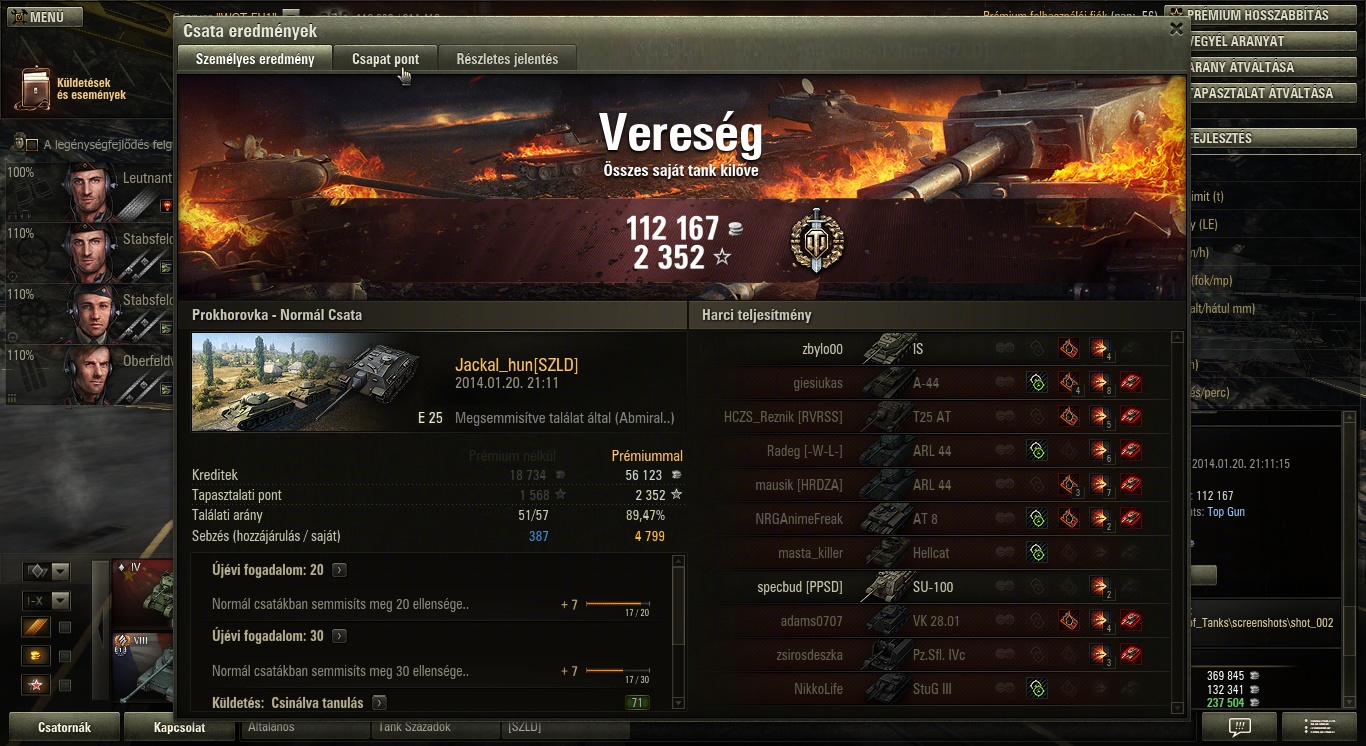Open the Részletes jelentés tab

tap(507, 59)
